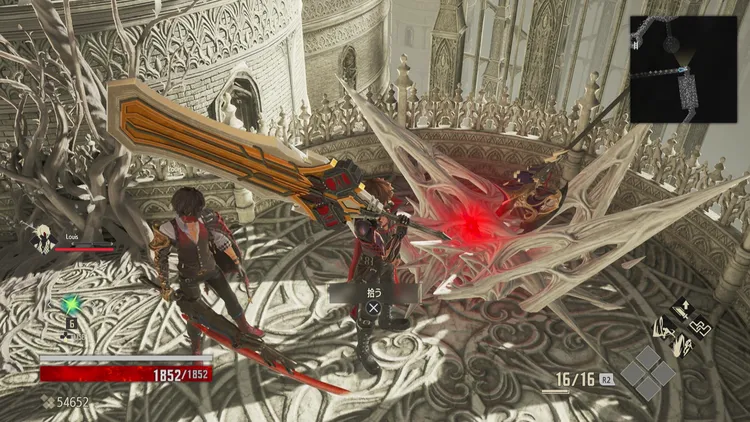Use the green glowing quick item
The image size is (750, 422).
[70, 305]
